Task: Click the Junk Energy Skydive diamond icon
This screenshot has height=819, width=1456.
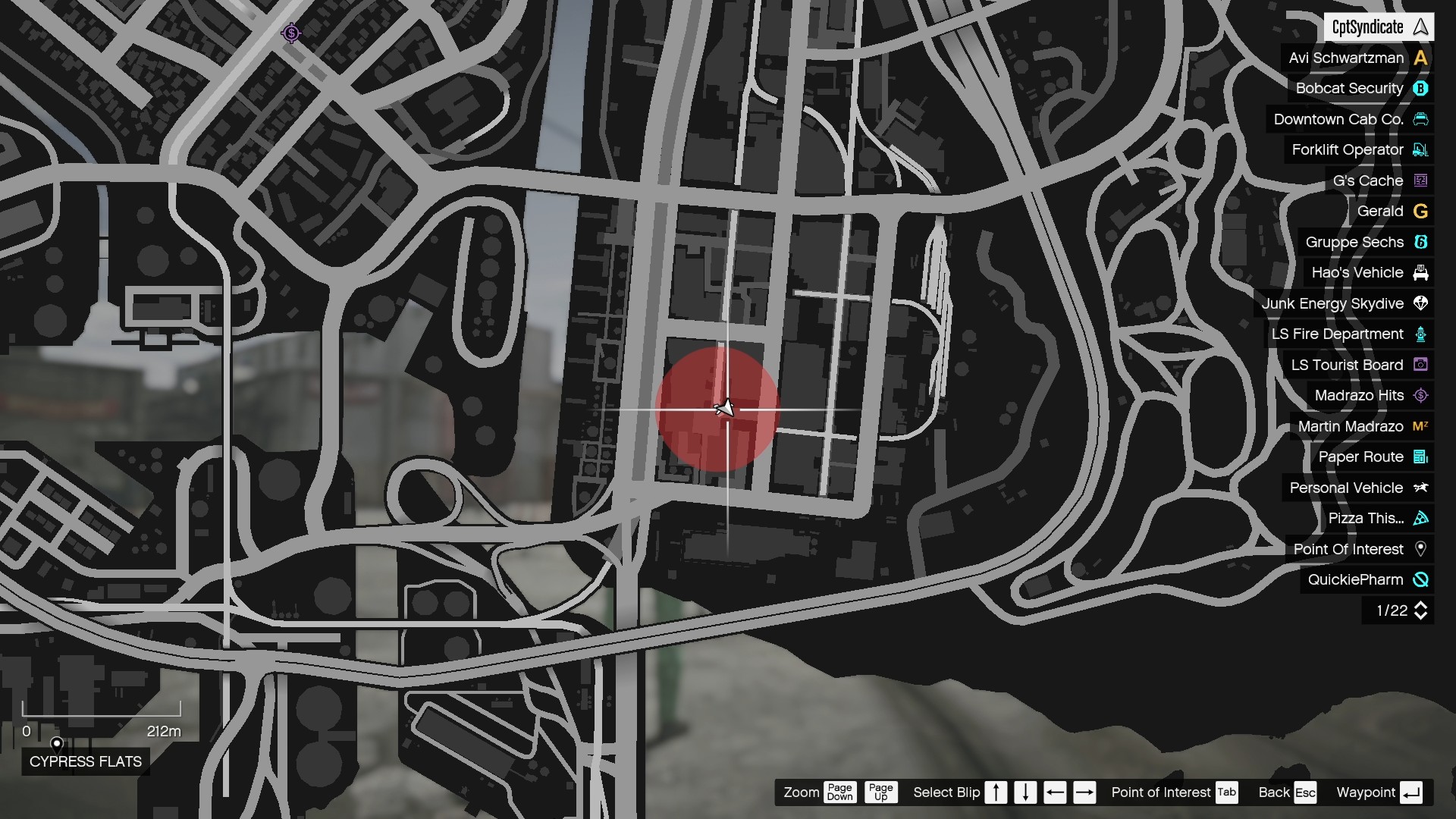Action: point(1421,303)
